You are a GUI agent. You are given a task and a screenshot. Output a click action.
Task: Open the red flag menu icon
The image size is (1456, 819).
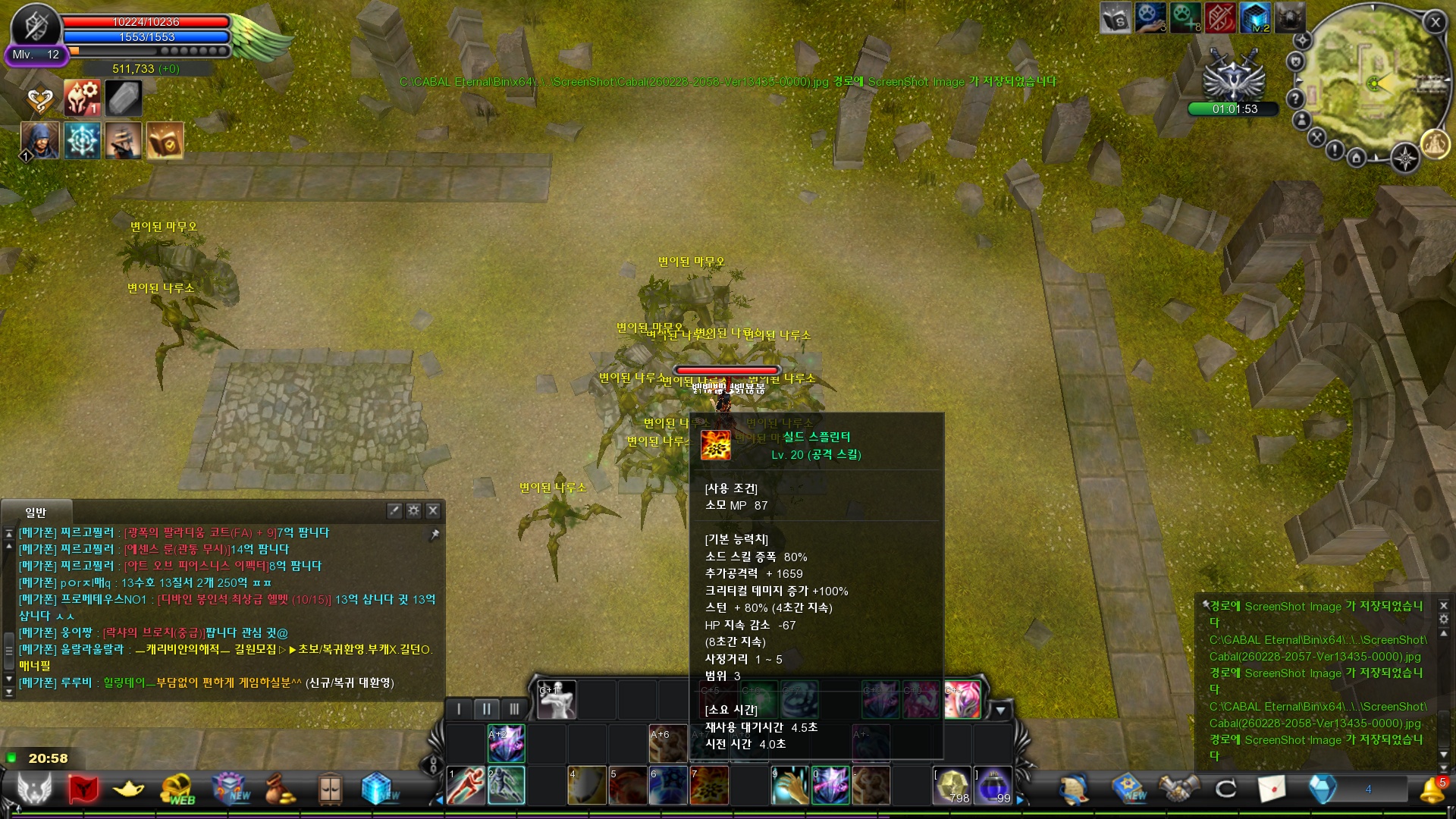[x=83, y=789]
